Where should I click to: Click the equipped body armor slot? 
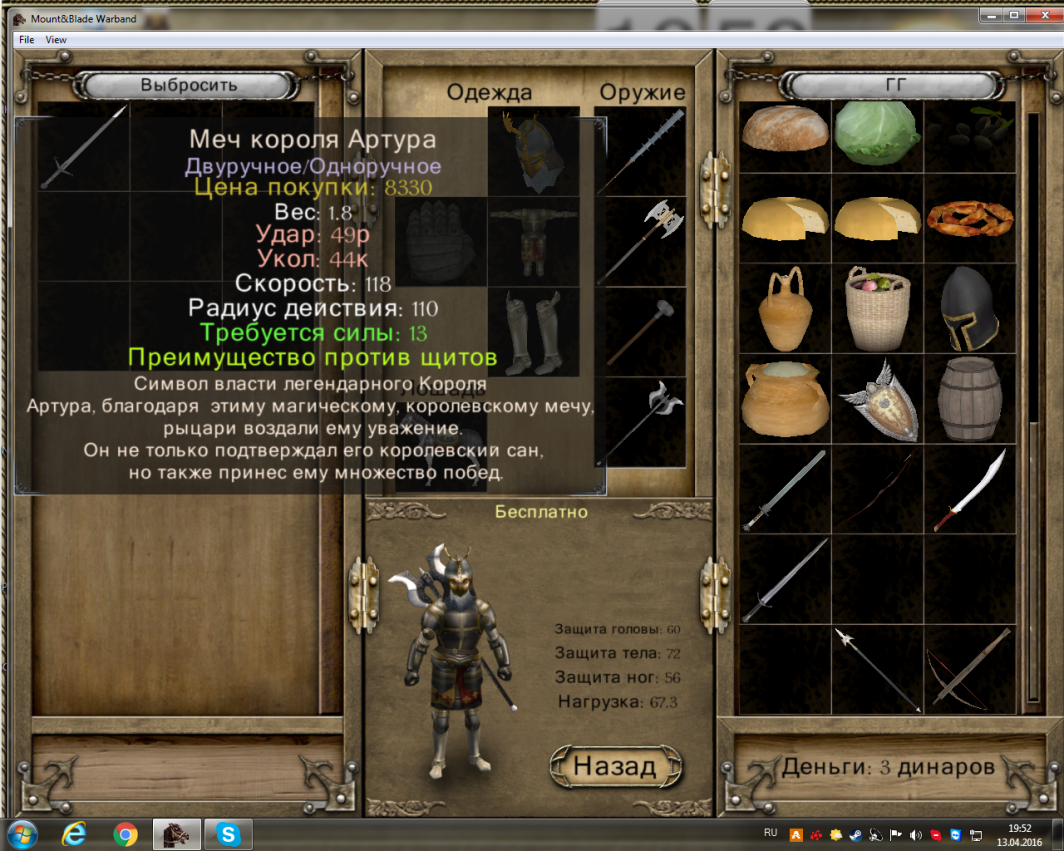tap(533, 242)
